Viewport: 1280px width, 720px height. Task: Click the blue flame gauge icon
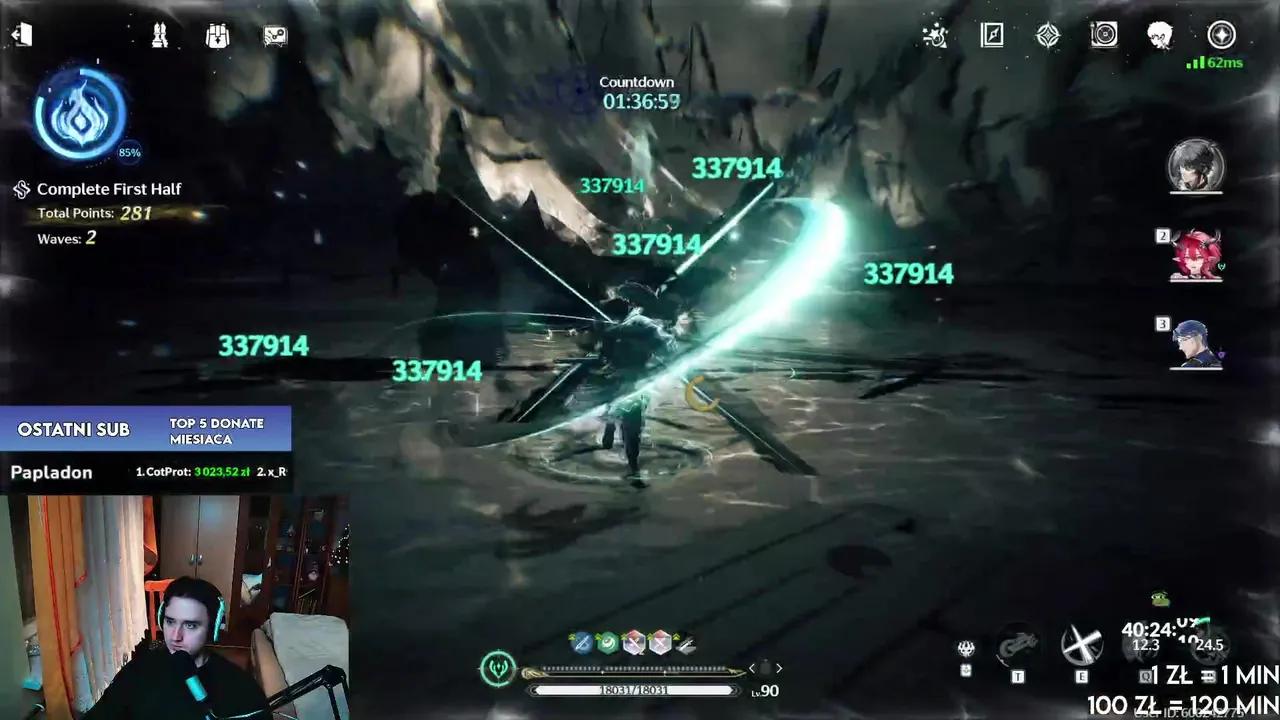click(x=80, y=115)
